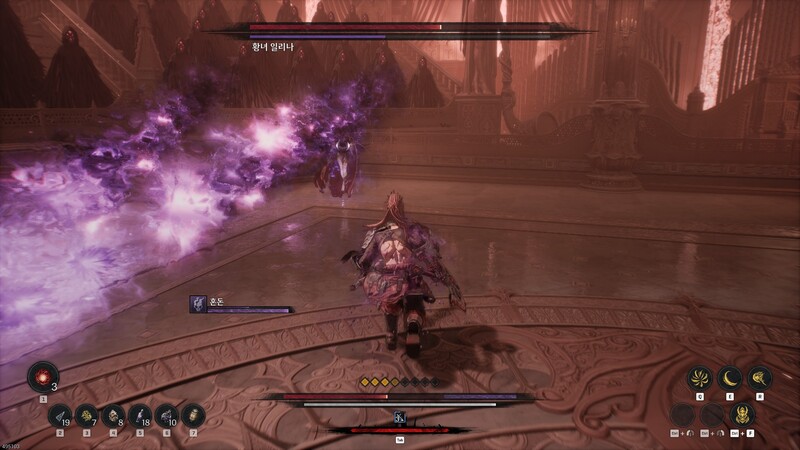Select the golden lantern item slot

(192, 415)
